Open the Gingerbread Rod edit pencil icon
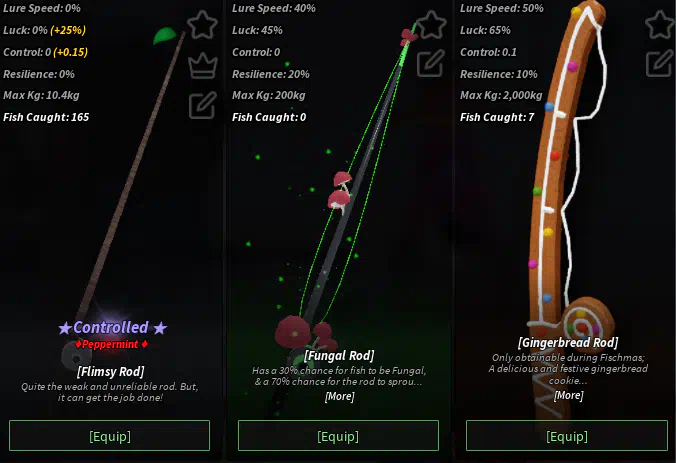676x463 pixels. [659, 64]
